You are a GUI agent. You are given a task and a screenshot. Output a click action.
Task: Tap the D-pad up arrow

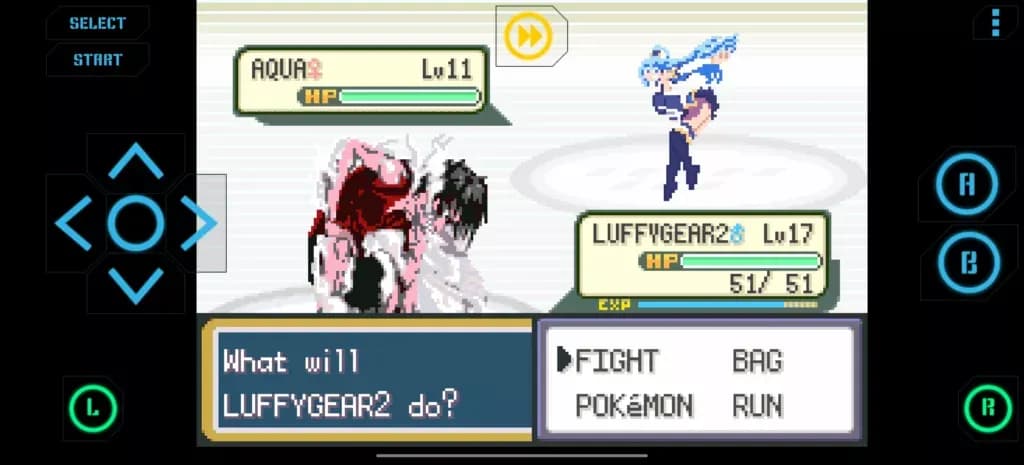[136, 160]
